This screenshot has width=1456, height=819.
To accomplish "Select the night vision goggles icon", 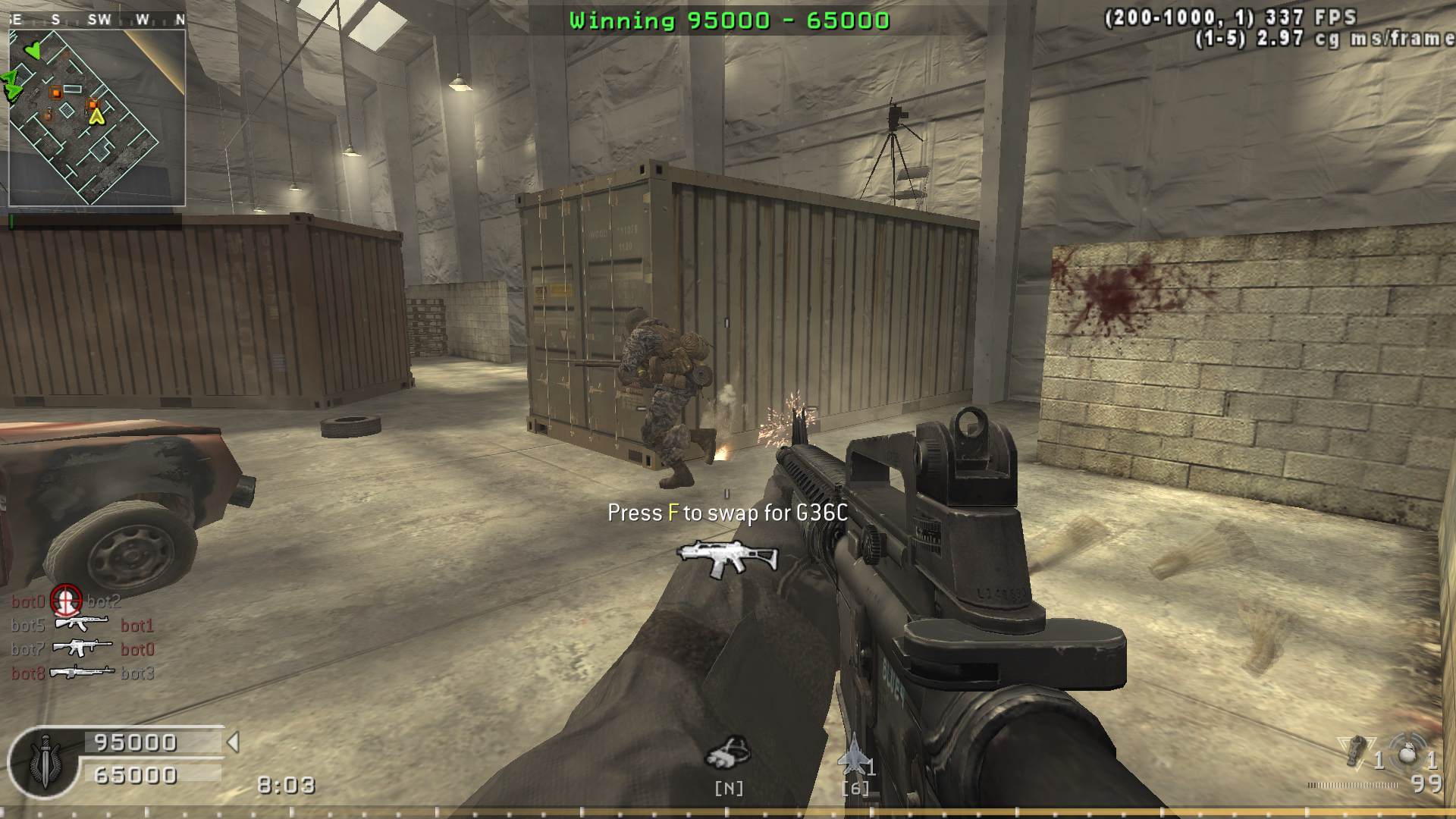I will (728, 751).
